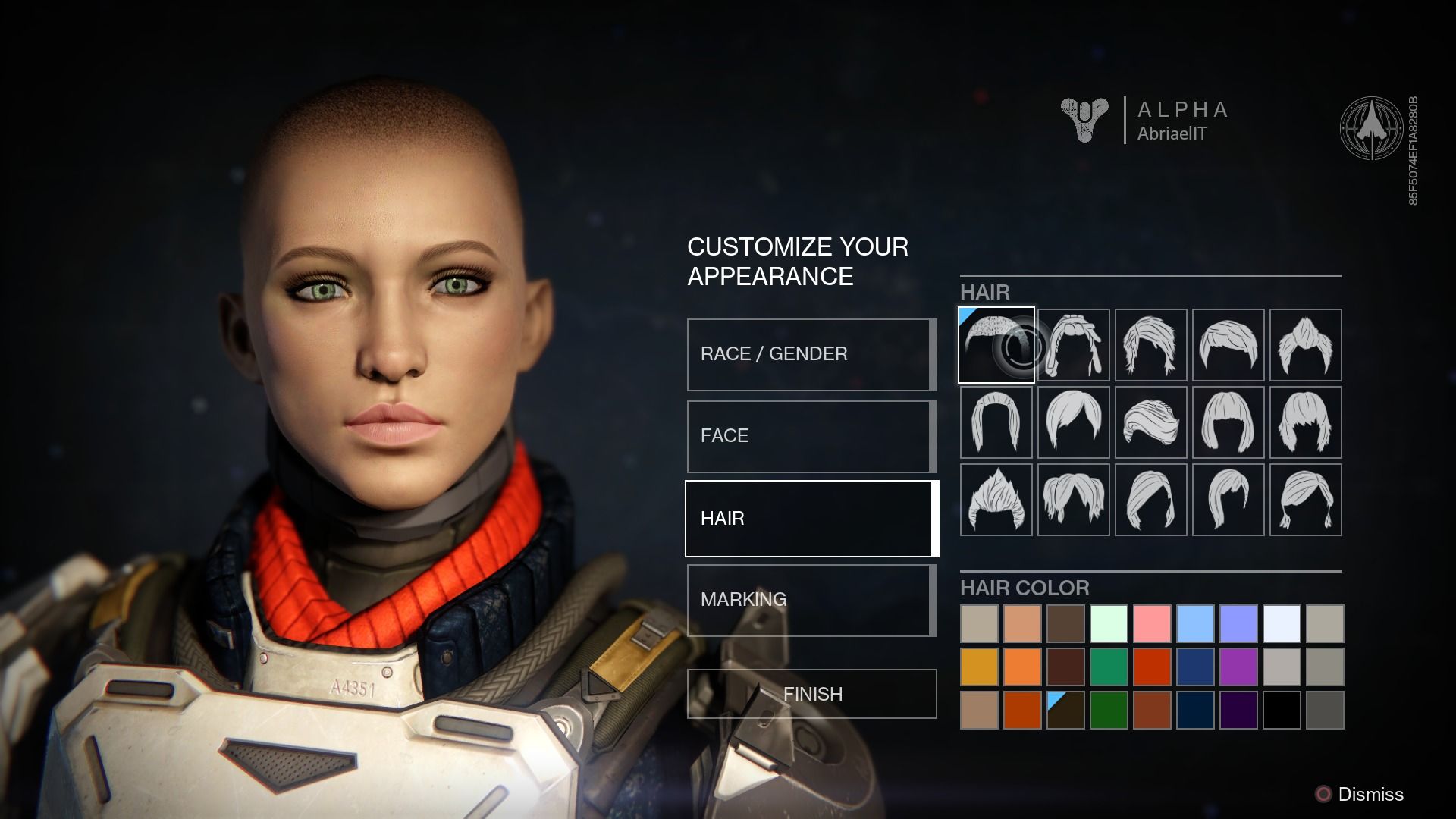Viewport: 1456px width, 819px height.
Task: Pick the spiky faux-hawk hairstyle bottom row
Action: (995, 500)
